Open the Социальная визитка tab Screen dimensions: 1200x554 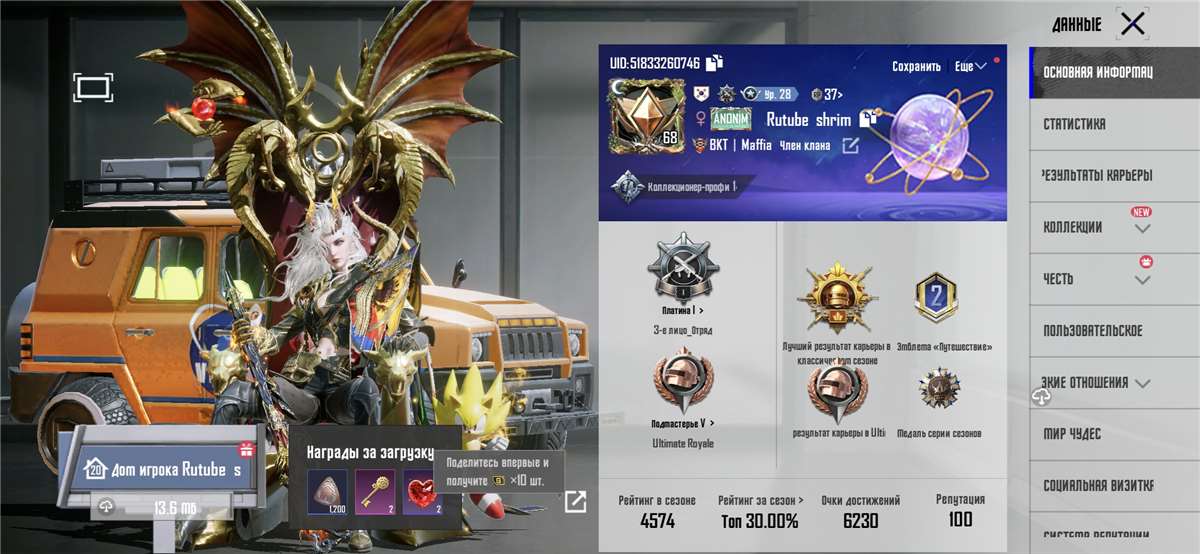click(1099, 485)
